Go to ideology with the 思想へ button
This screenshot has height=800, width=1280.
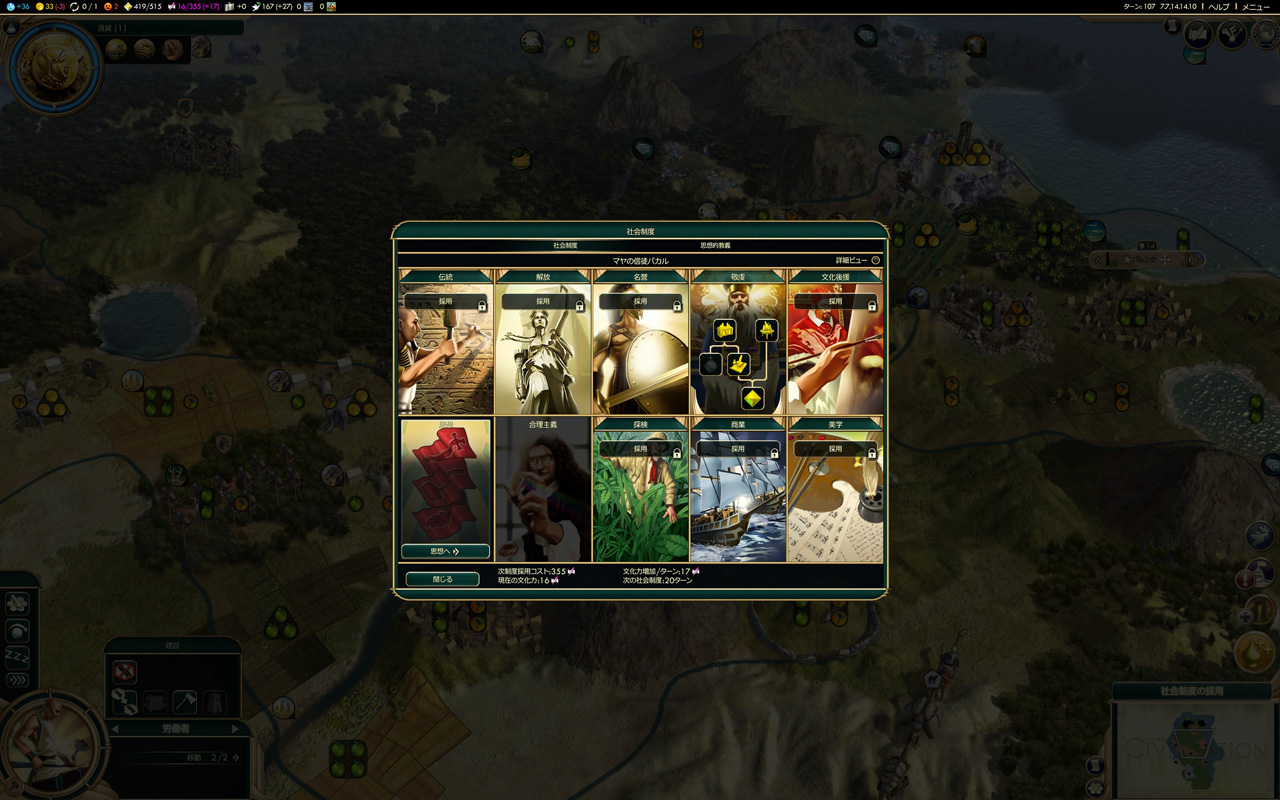tap(445, 551)
